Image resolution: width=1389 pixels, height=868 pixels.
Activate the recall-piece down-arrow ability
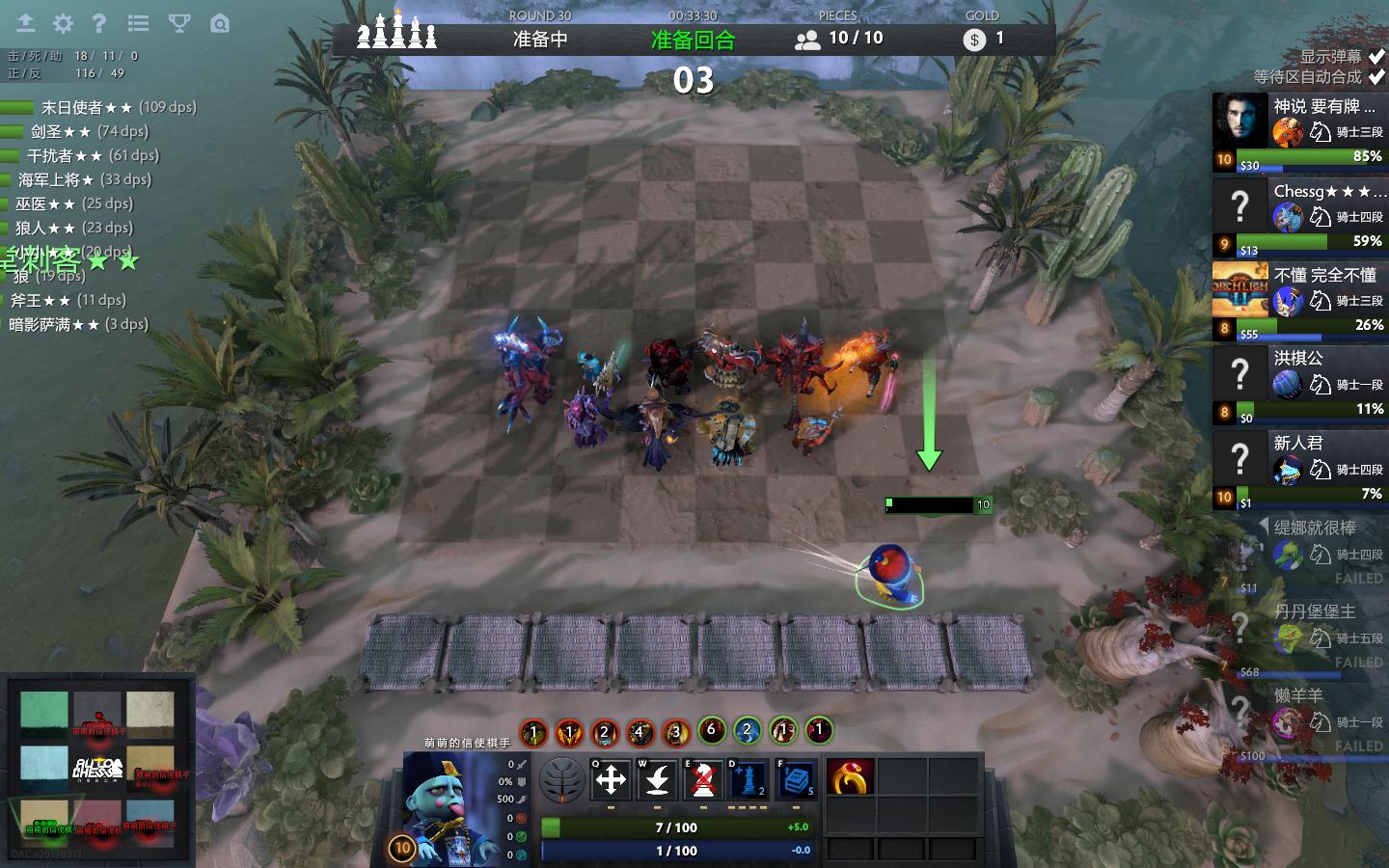click(x=657, y=779)
